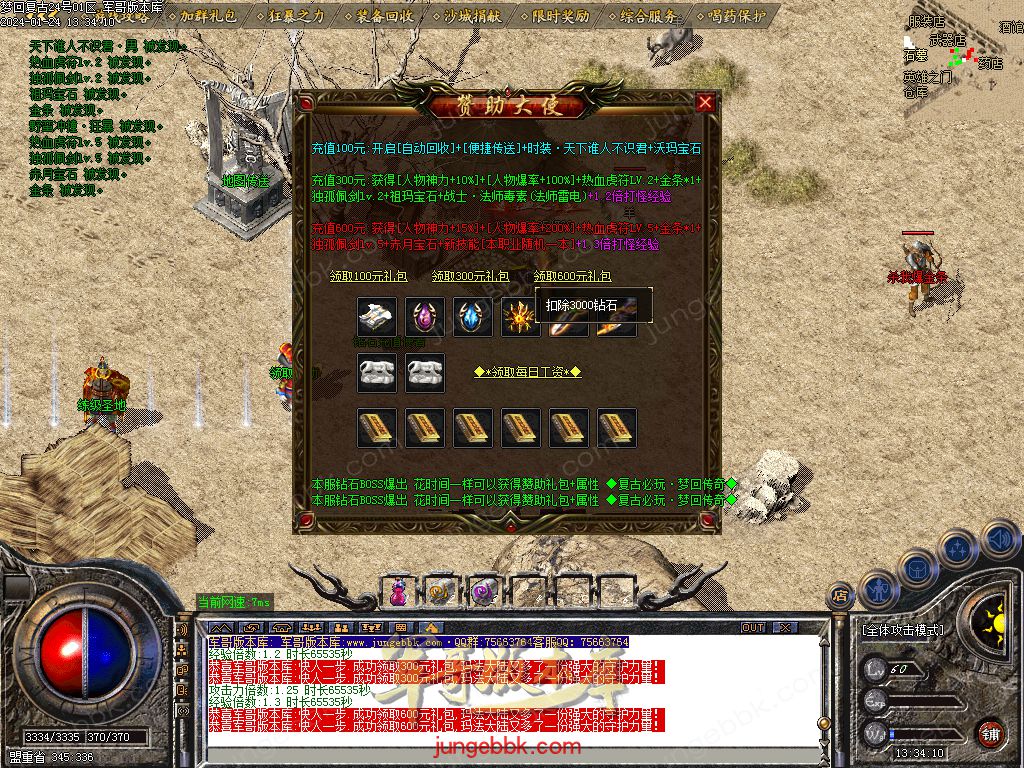Select the golden sunburst item slot
The width and height of the screenshot is (1024, 768).
point(521,317)
